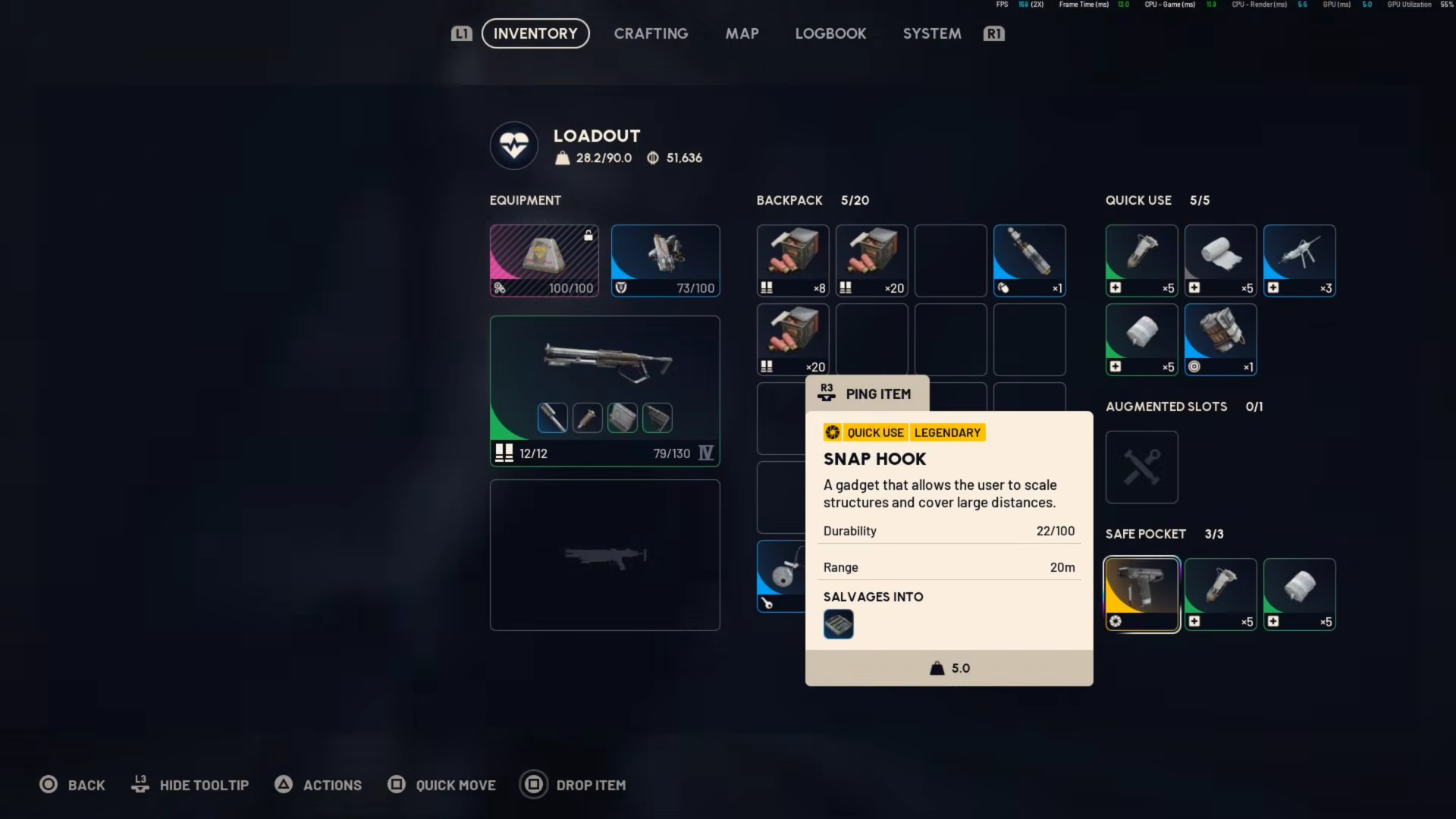Viewport: 1456px width, 819px height.
Task: Select the equipped shield showing 73/100
Action: tap(665, 260)
